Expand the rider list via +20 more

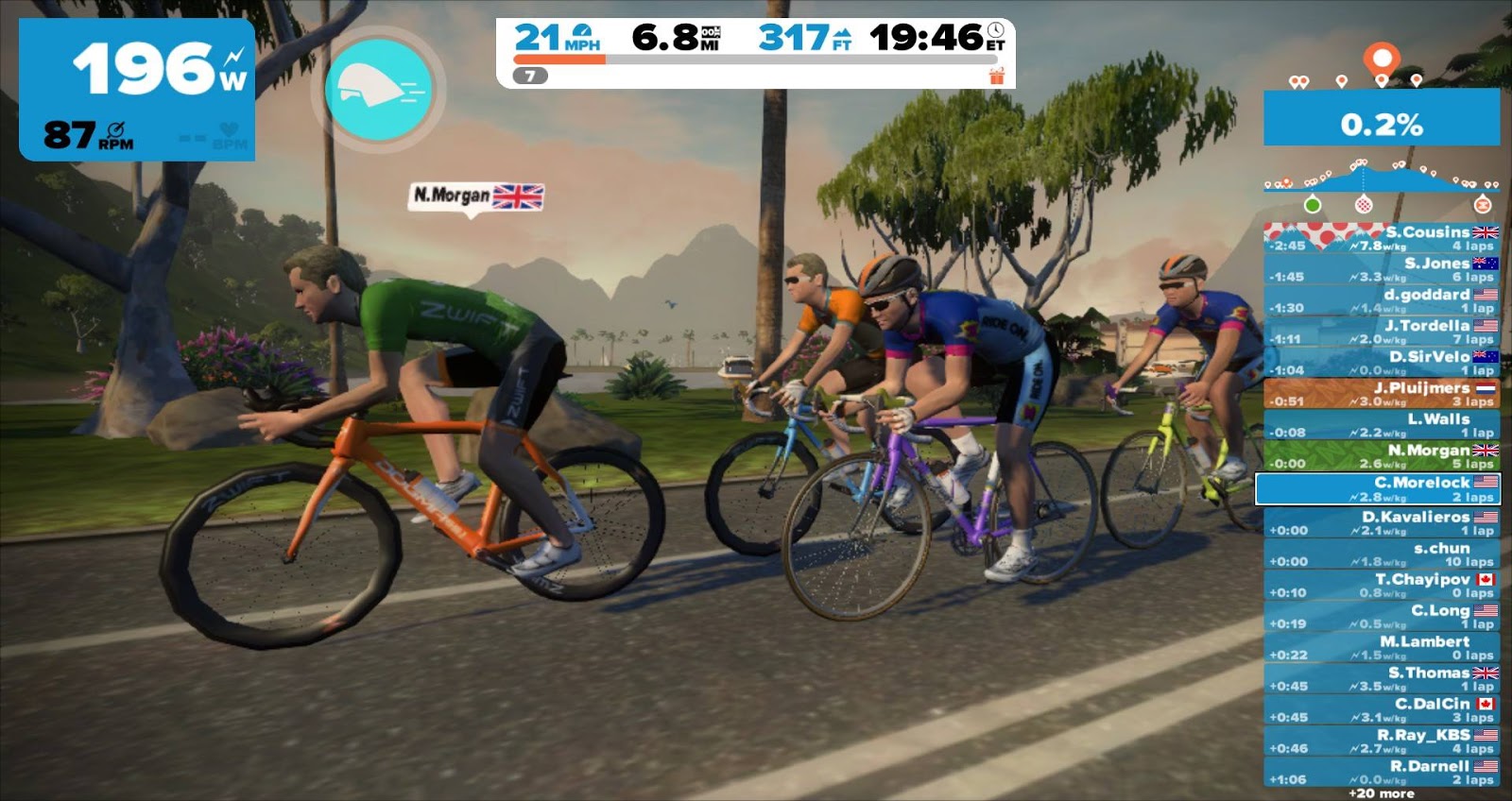pyautogui.click(x=1382, y=794)
